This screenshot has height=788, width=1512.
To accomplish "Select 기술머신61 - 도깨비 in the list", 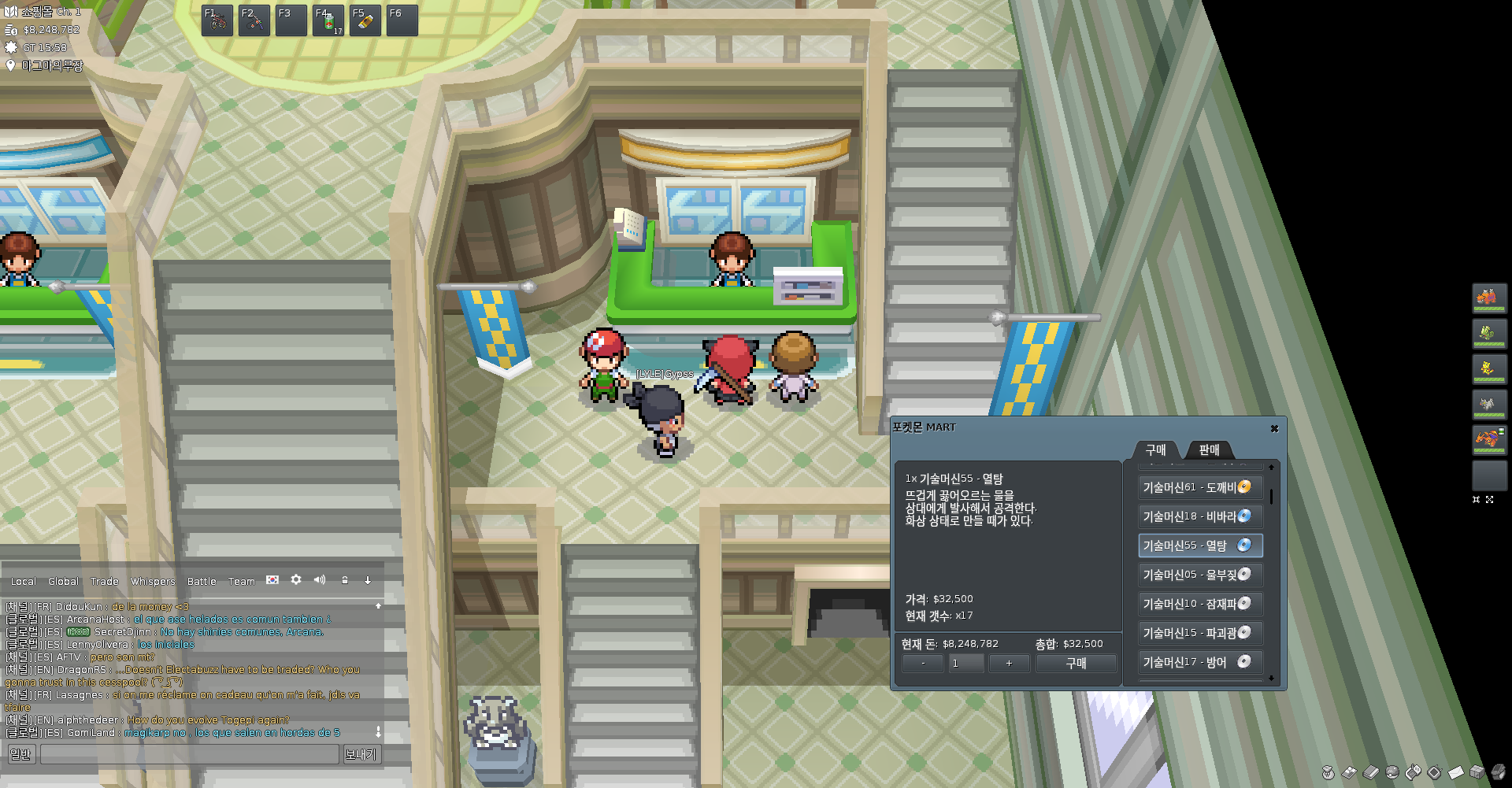I will pyautogui.click(x=1200, y=487).
